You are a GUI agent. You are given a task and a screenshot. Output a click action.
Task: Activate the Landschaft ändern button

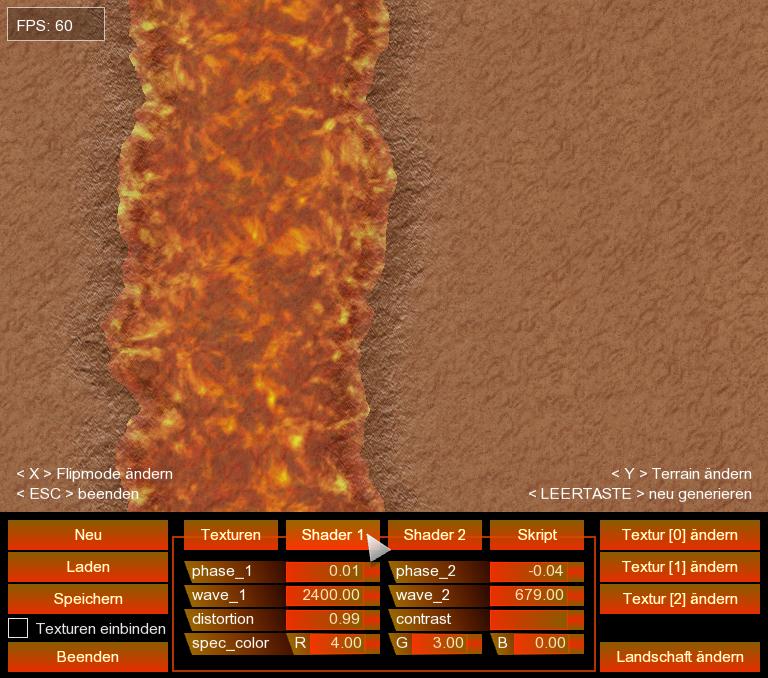(680, 657)
